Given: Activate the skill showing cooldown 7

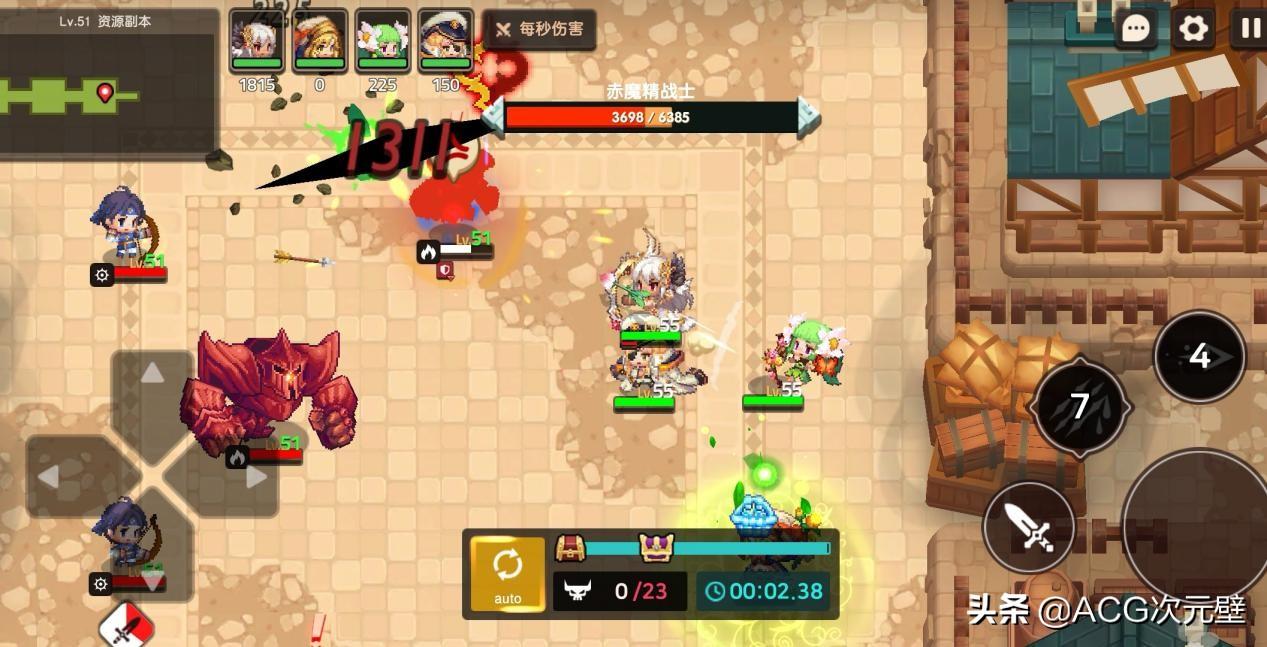Looking at the screenshot, I should coord(1080,406).
